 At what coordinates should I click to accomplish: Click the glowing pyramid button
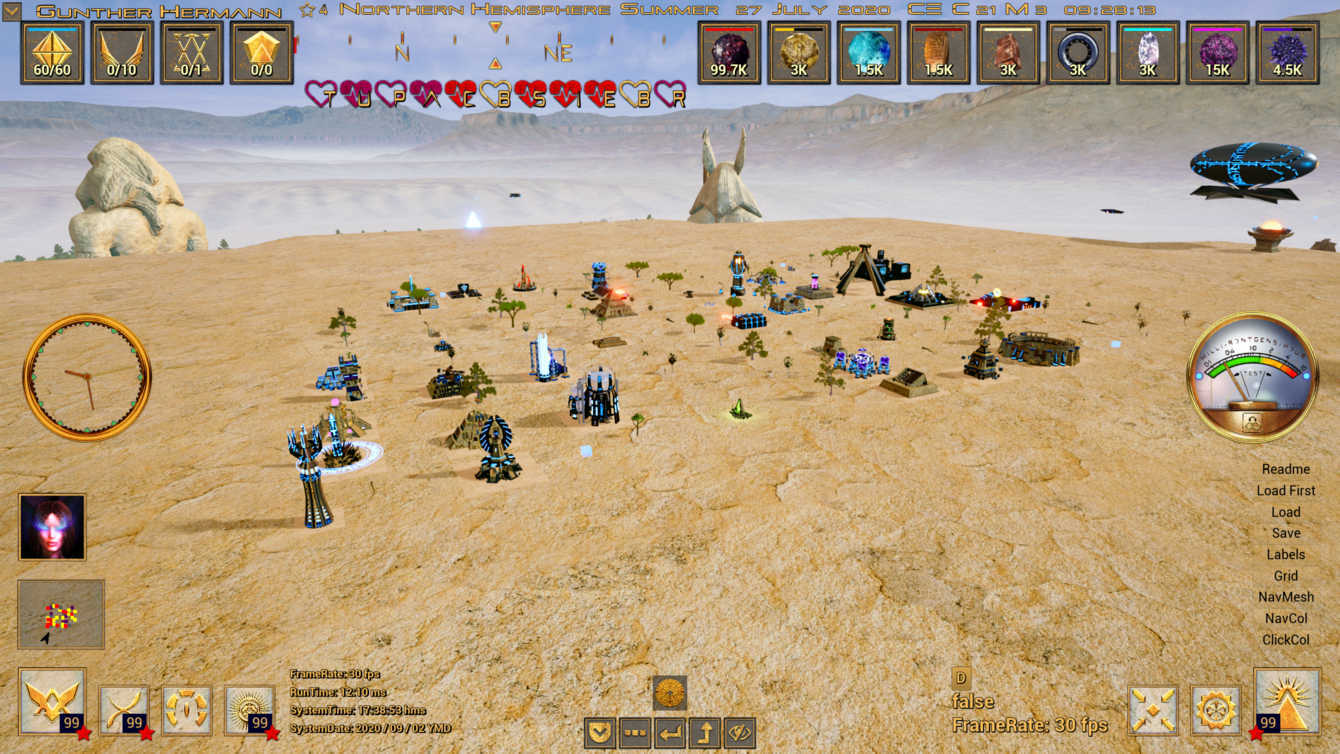tap(1285, 702)
